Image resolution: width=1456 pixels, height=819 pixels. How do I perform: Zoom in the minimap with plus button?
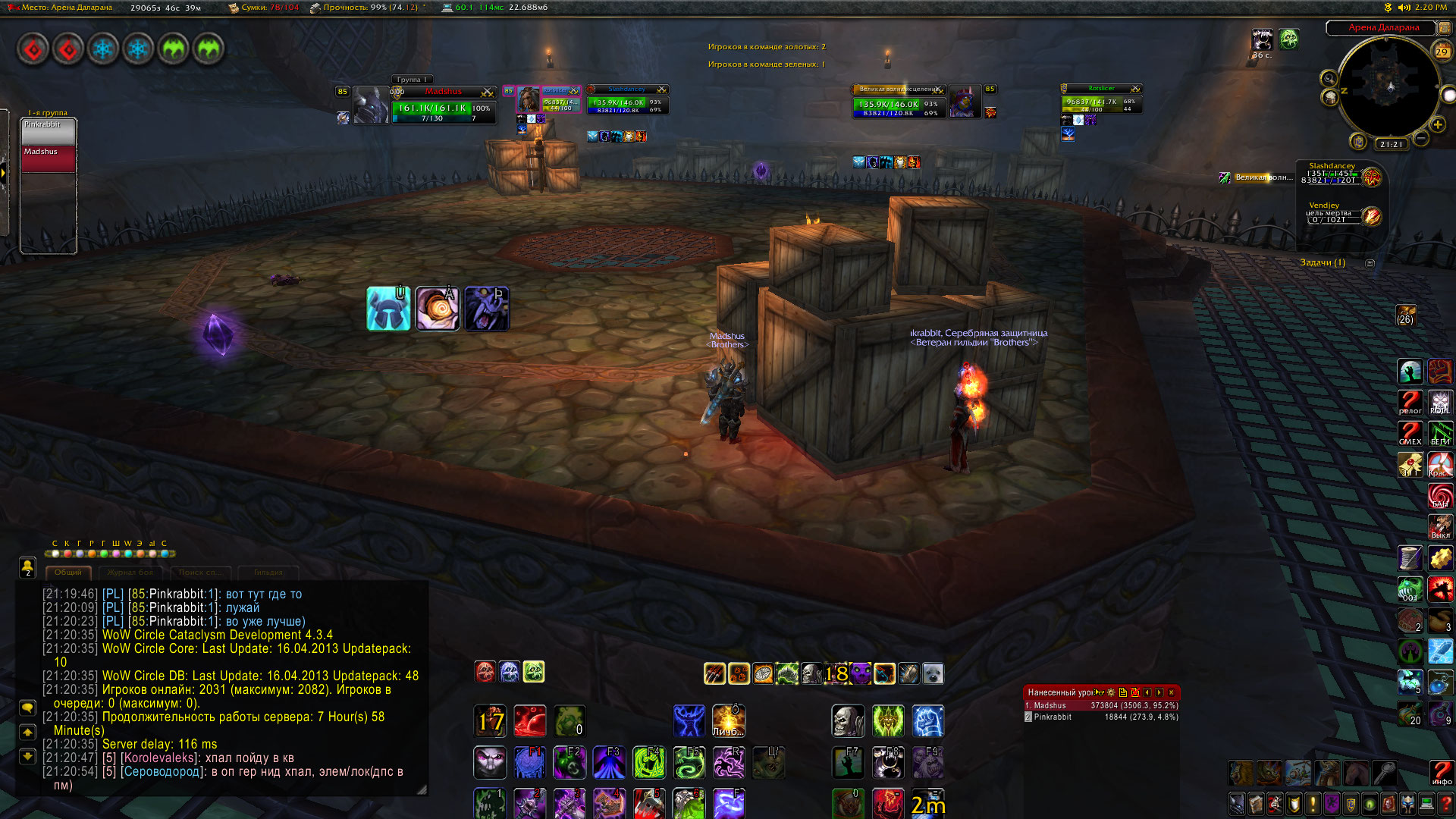(1437, 124)
